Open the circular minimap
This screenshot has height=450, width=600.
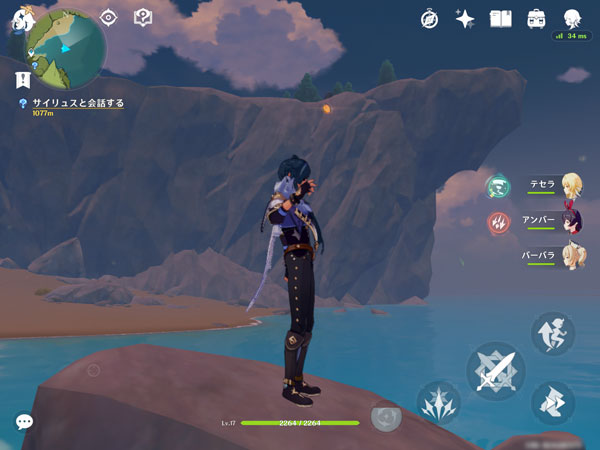(65, 47)
